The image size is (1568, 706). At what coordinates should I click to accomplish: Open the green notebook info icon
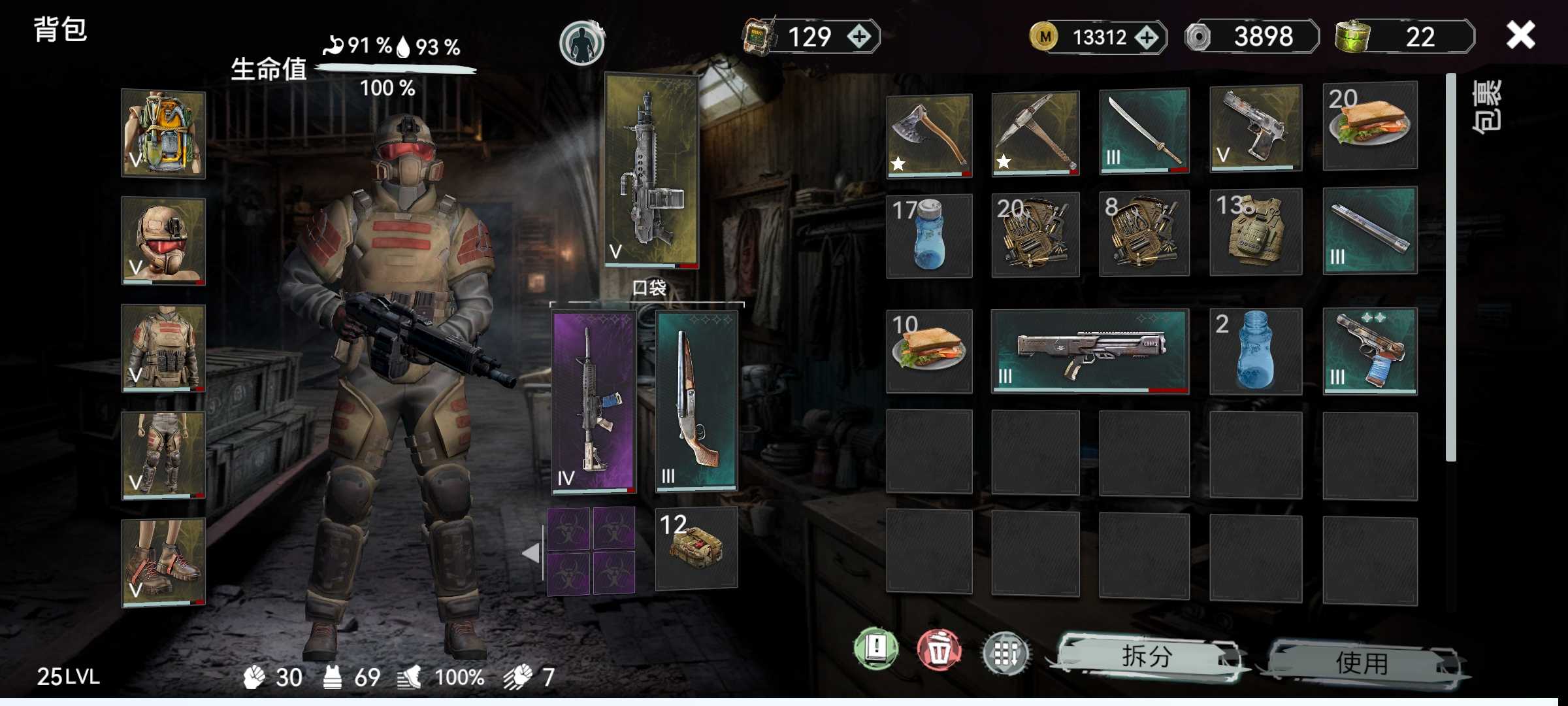pos(876,649)
